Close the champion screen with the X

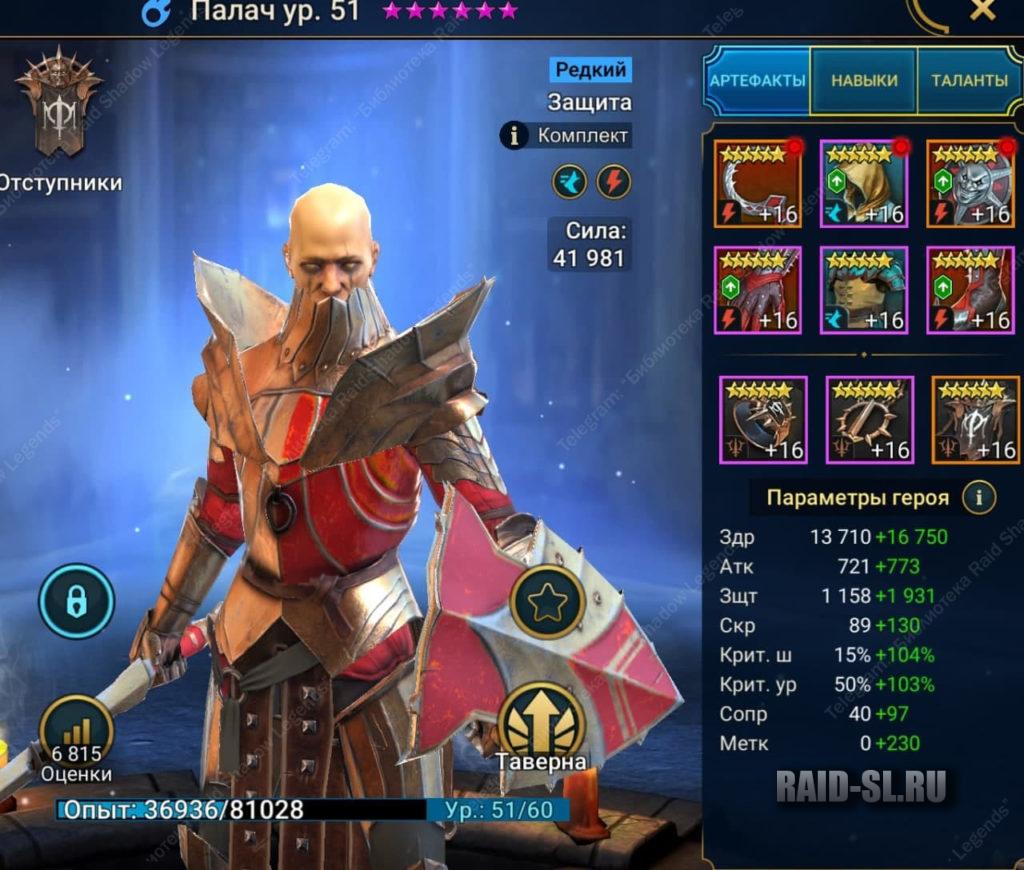coord(983,11)
